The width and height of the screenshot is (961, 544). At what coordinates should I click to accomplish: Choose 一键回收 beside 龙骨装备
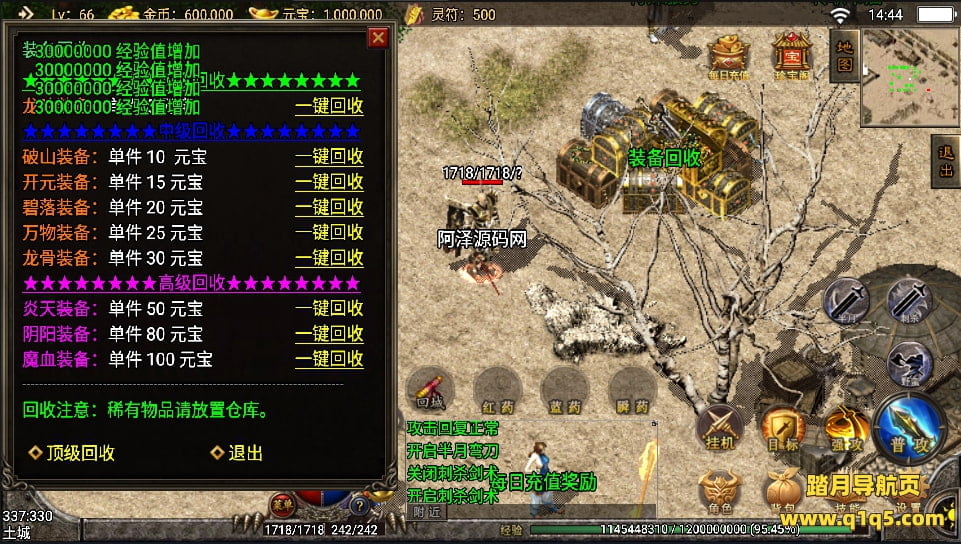tap(328, 257)
